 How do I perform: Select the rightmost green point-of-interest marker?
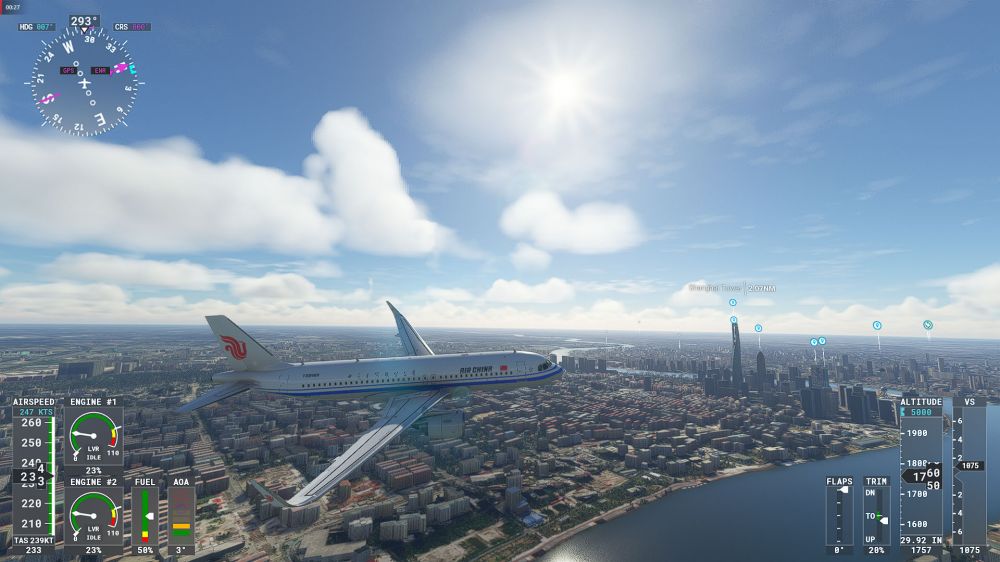tap(928, 325)
